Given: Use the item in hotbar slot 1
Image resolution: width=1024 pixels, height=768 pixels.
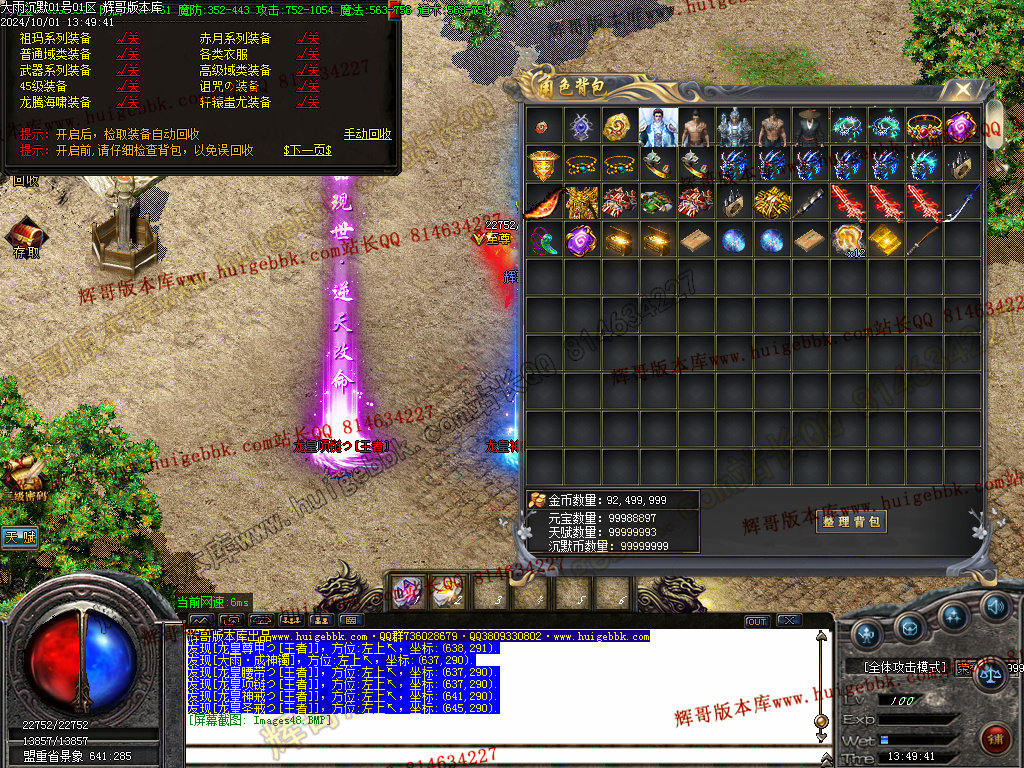Looking at the screenshot, I should coord(406,592).
